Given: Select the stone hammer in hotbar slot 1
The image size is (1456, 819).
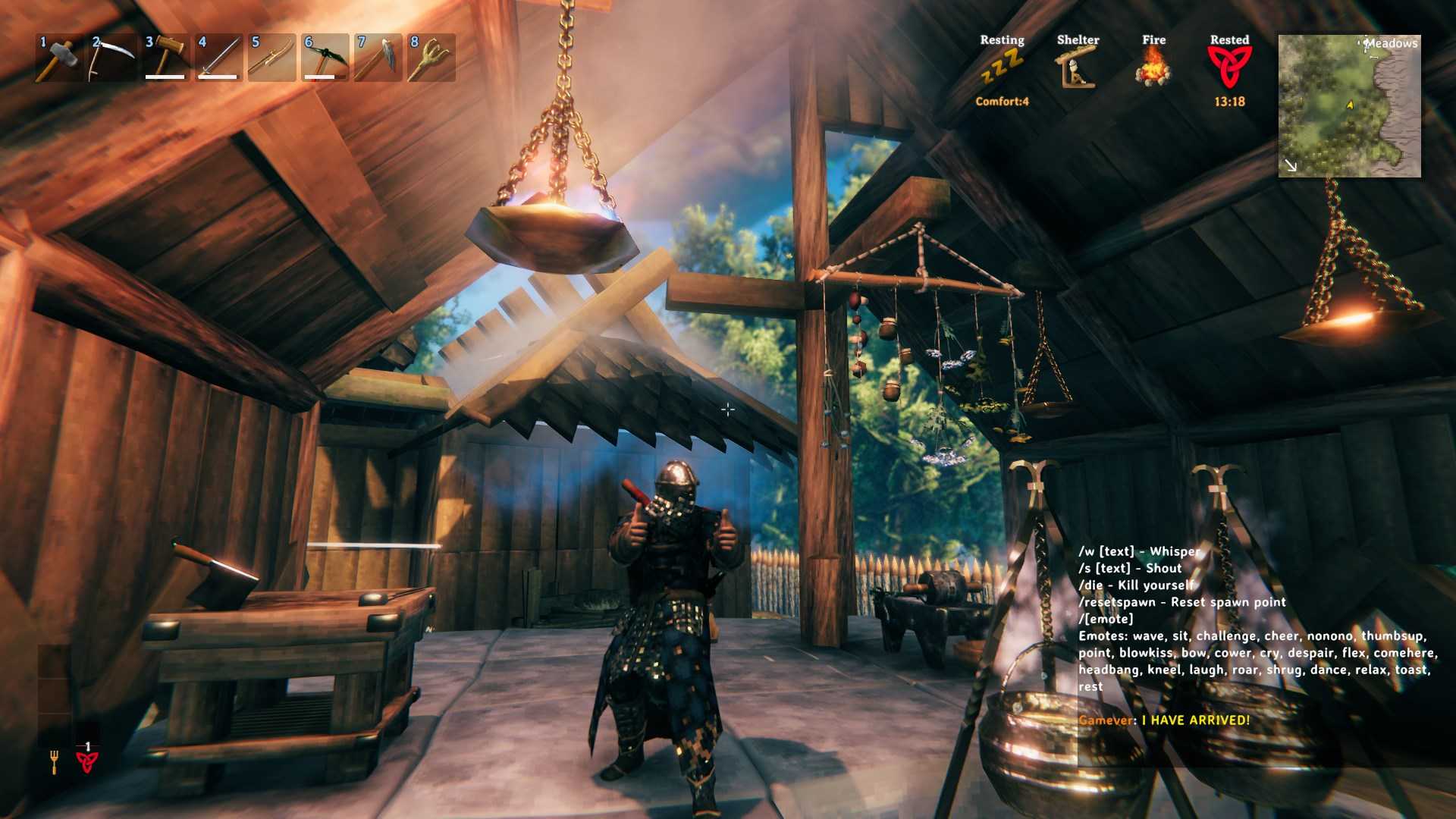Looking at the screenshot, I should [x=59, y=58].
